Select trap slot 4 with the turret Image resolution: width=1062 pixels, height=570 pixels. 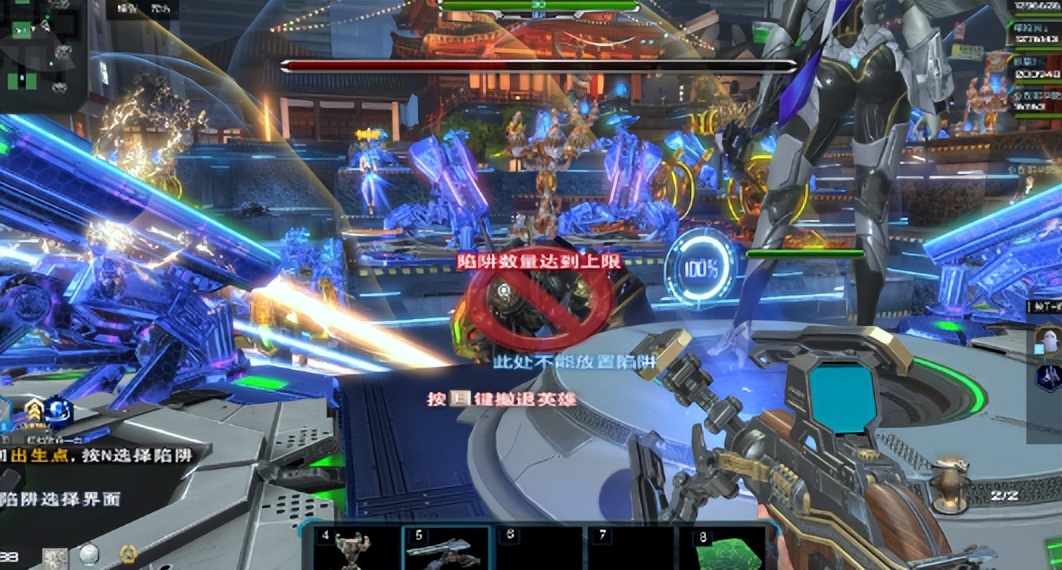pyautogui.click(x=350, y=549)
